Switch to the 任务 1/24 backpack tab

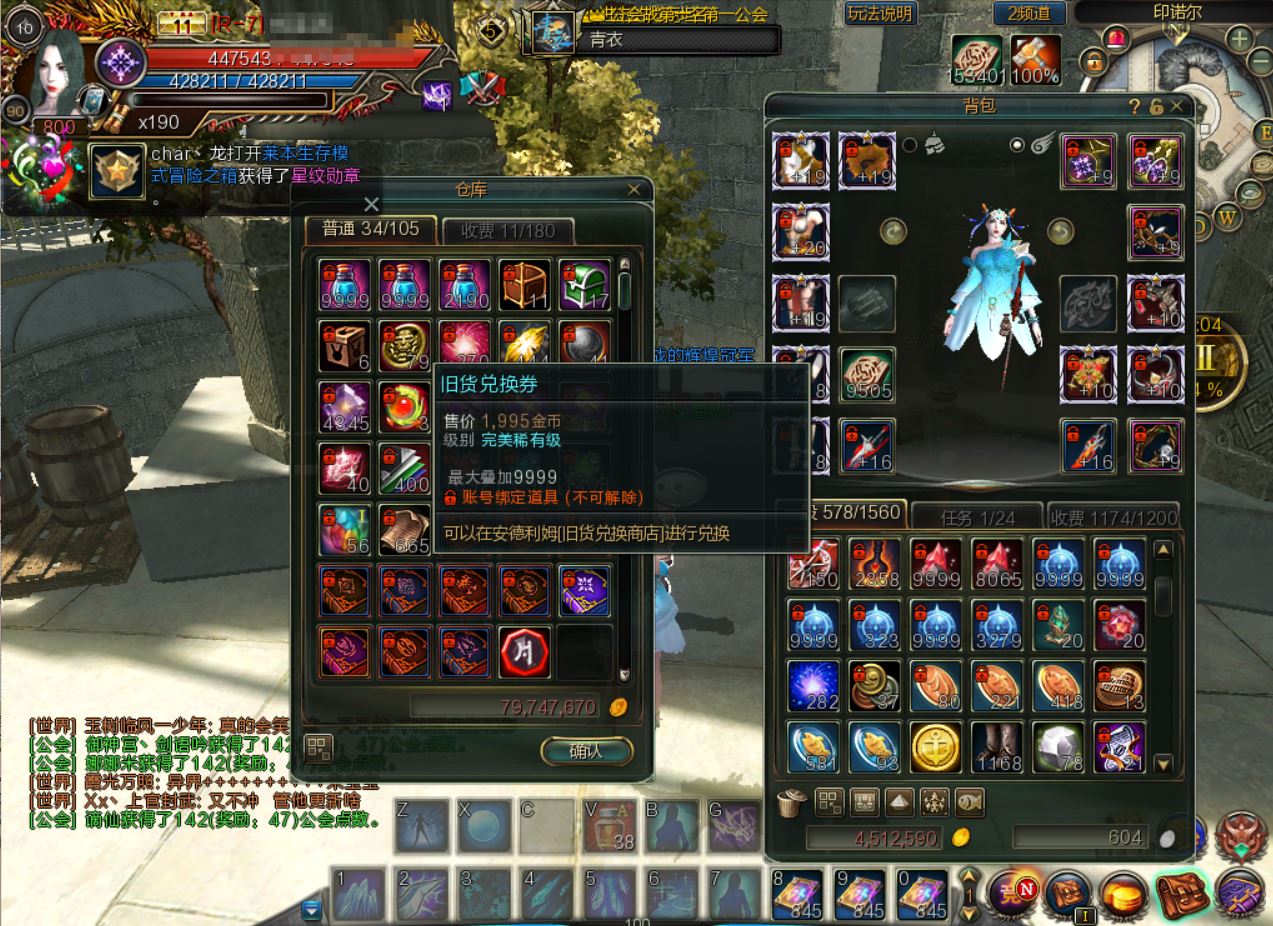click(x=977, y=517)
